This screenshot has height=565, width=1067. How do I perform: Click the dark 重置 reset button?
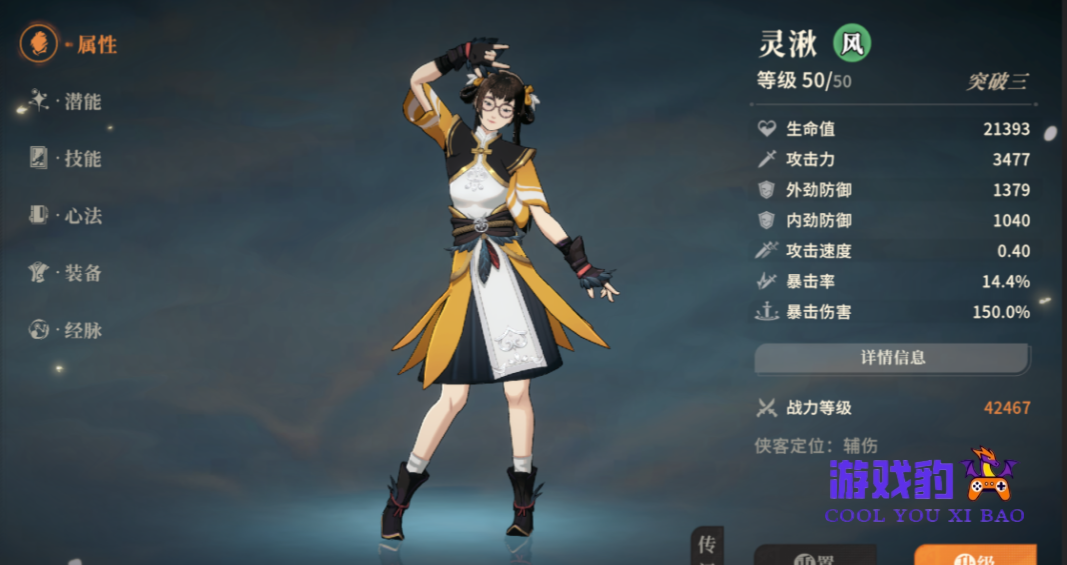815,556
